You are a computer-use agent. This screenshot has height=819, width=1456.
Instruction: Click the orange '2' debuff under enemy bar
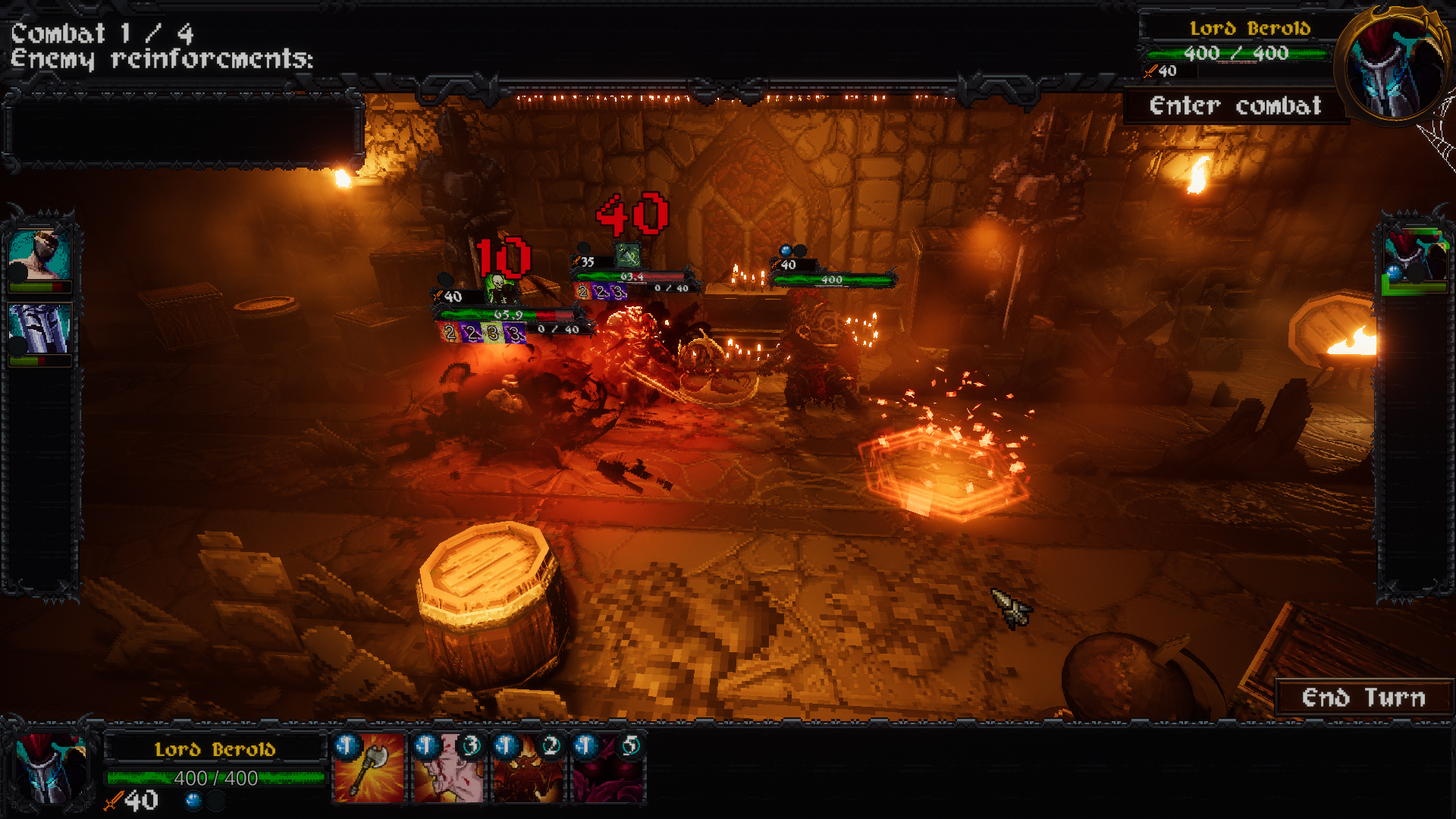point(451,334)
